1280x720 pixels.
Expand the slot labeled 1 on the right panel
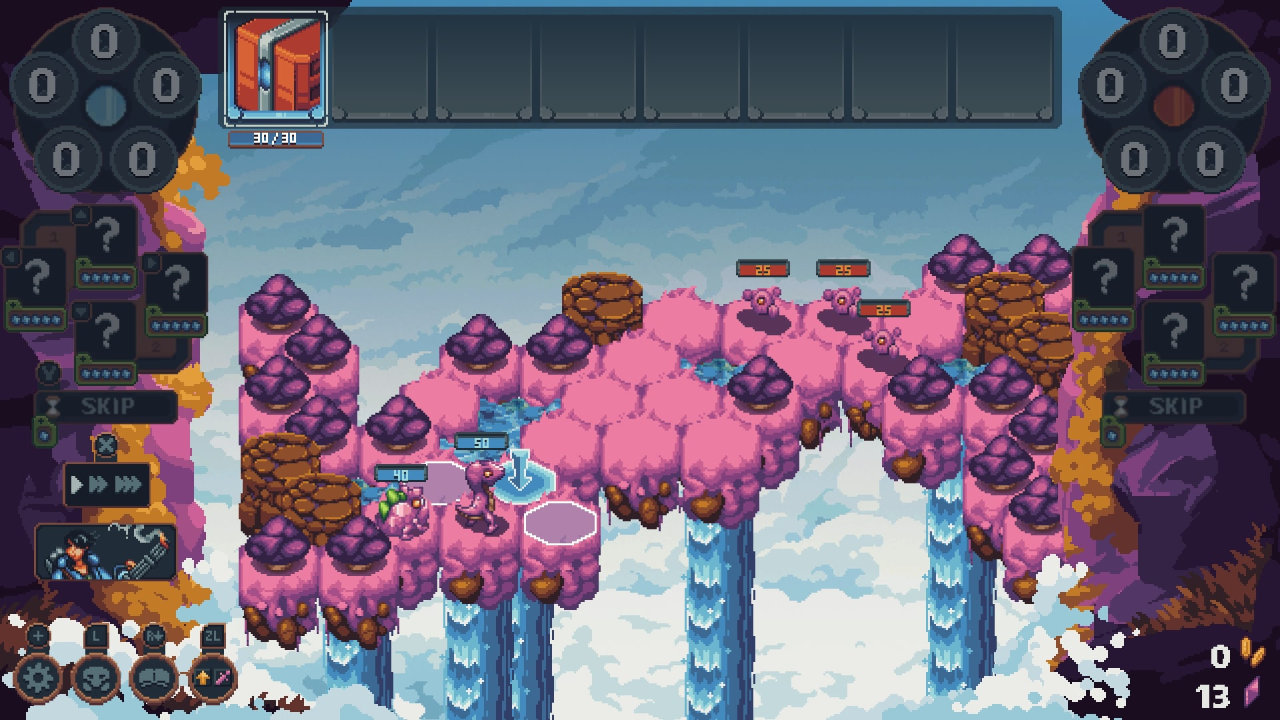[1120, 234]
